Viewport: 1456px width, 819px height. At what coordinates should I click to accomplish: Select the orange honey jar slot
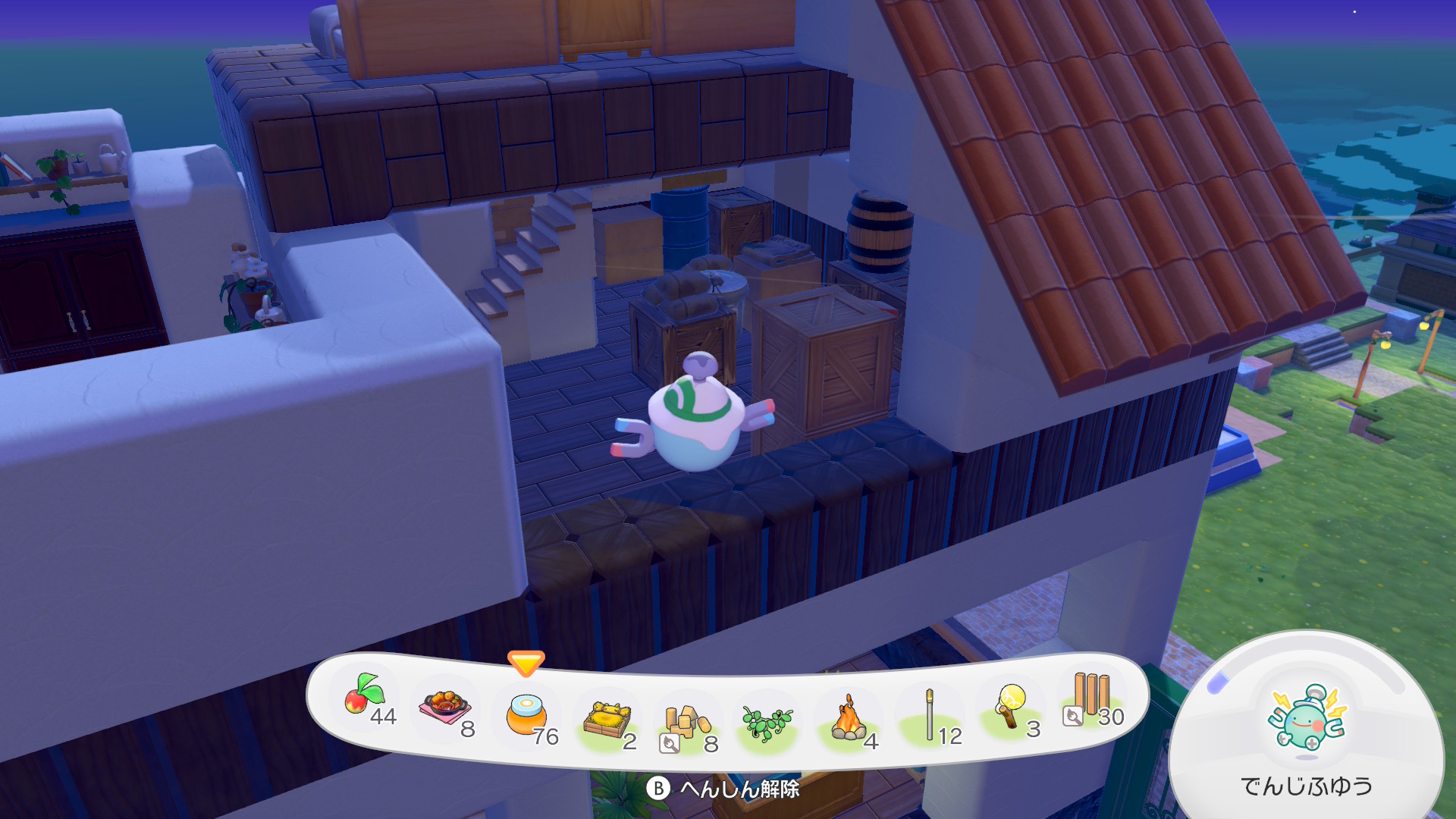[526, 715]
